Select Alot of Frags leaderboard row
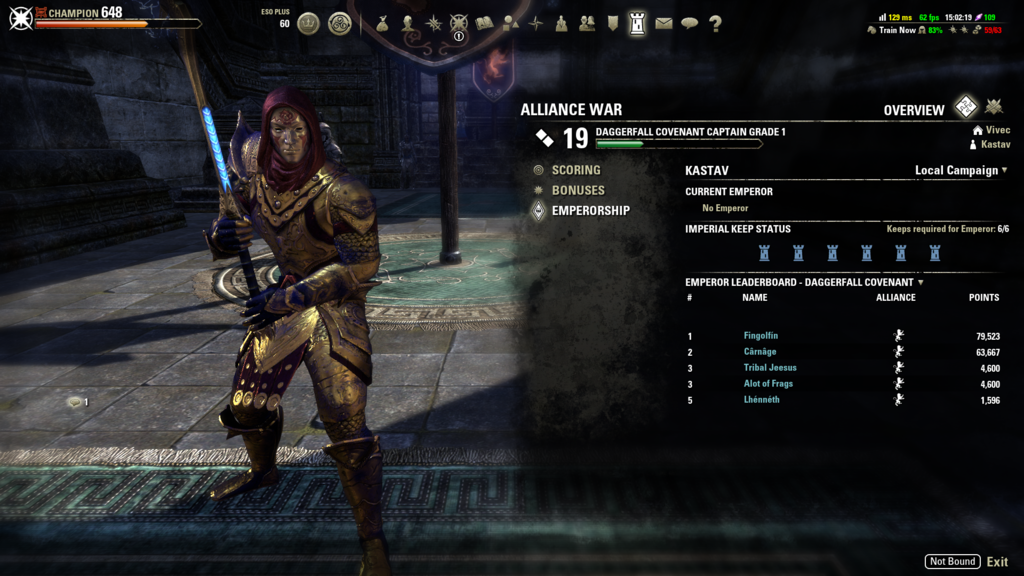This screenshot has width=1024, height=576. [x=768, y=384]
